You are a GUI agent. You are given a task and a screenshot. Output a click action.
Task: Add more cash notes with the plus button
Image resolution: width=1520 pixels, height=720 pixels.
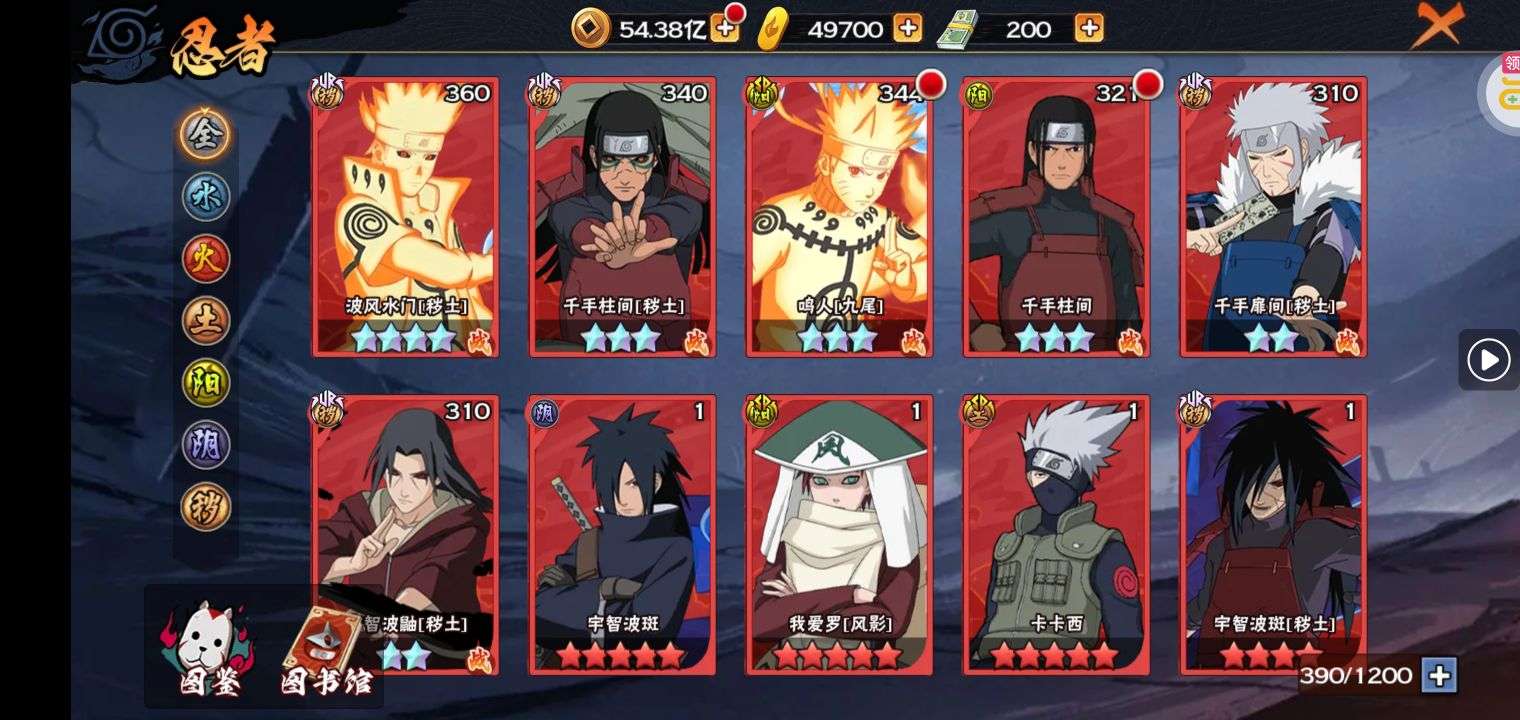click(1089, 29)
